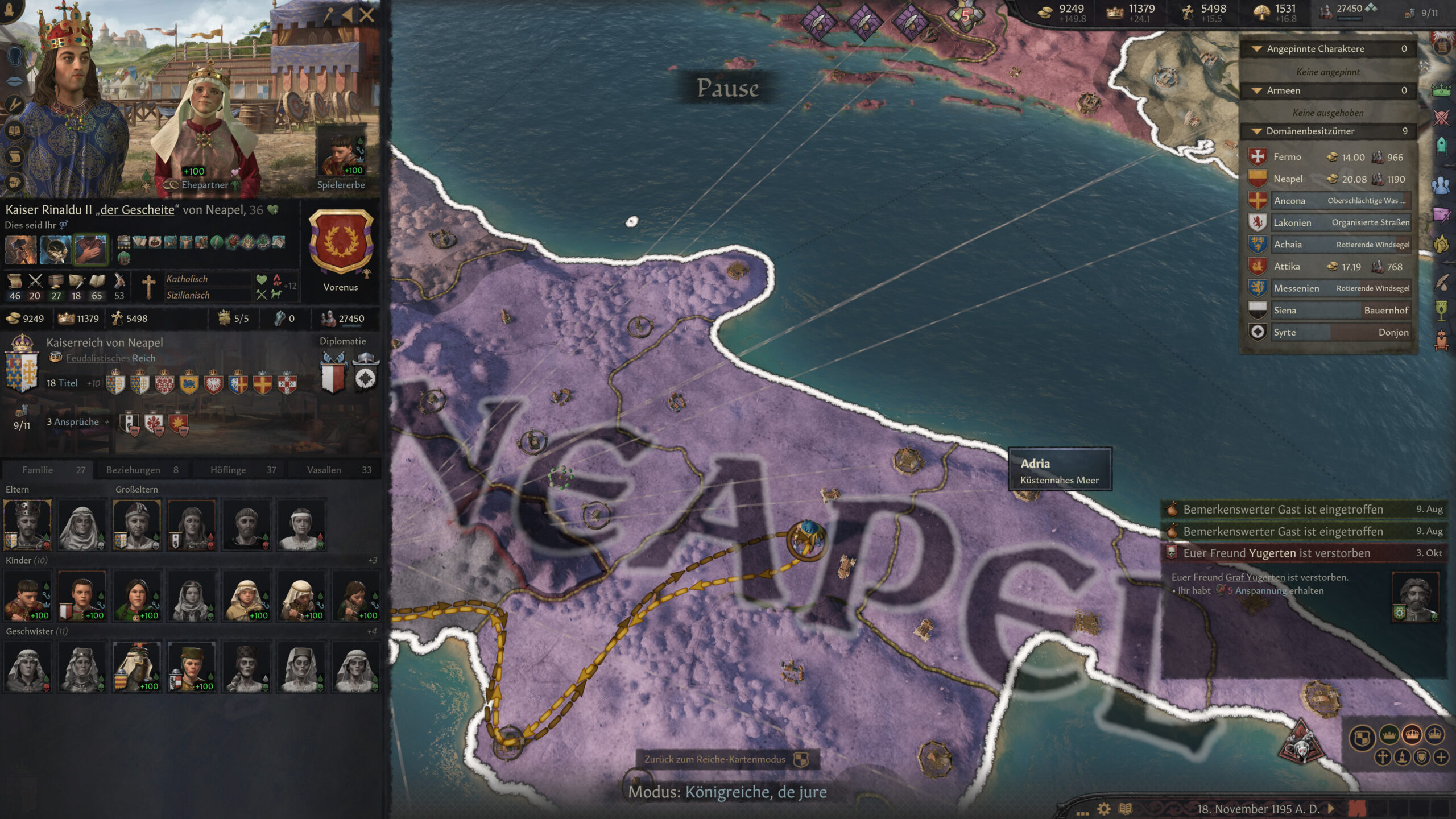Select the Neapel domain holding row
Viewport: 1456px width, 819px height.
tap(1328, 179)
